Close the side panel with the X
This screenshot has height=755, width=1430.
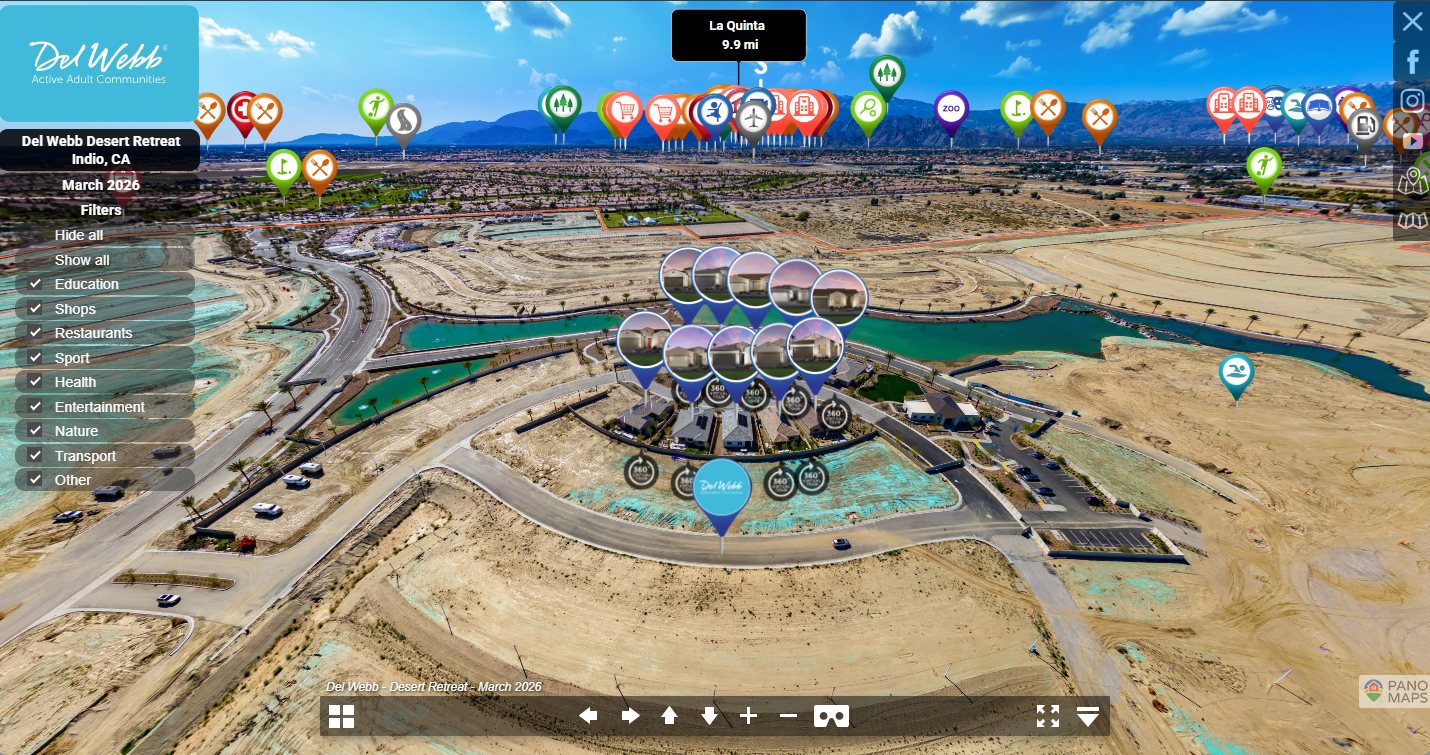[1412, 21]
